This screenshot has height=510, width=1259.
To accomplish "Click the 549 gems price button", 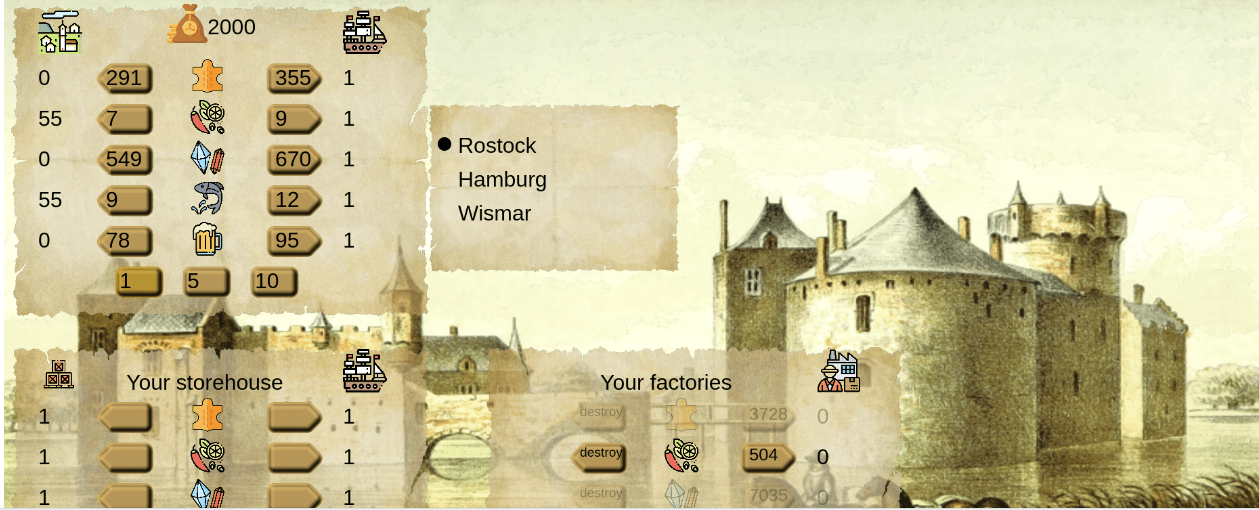I will [125, 159].
